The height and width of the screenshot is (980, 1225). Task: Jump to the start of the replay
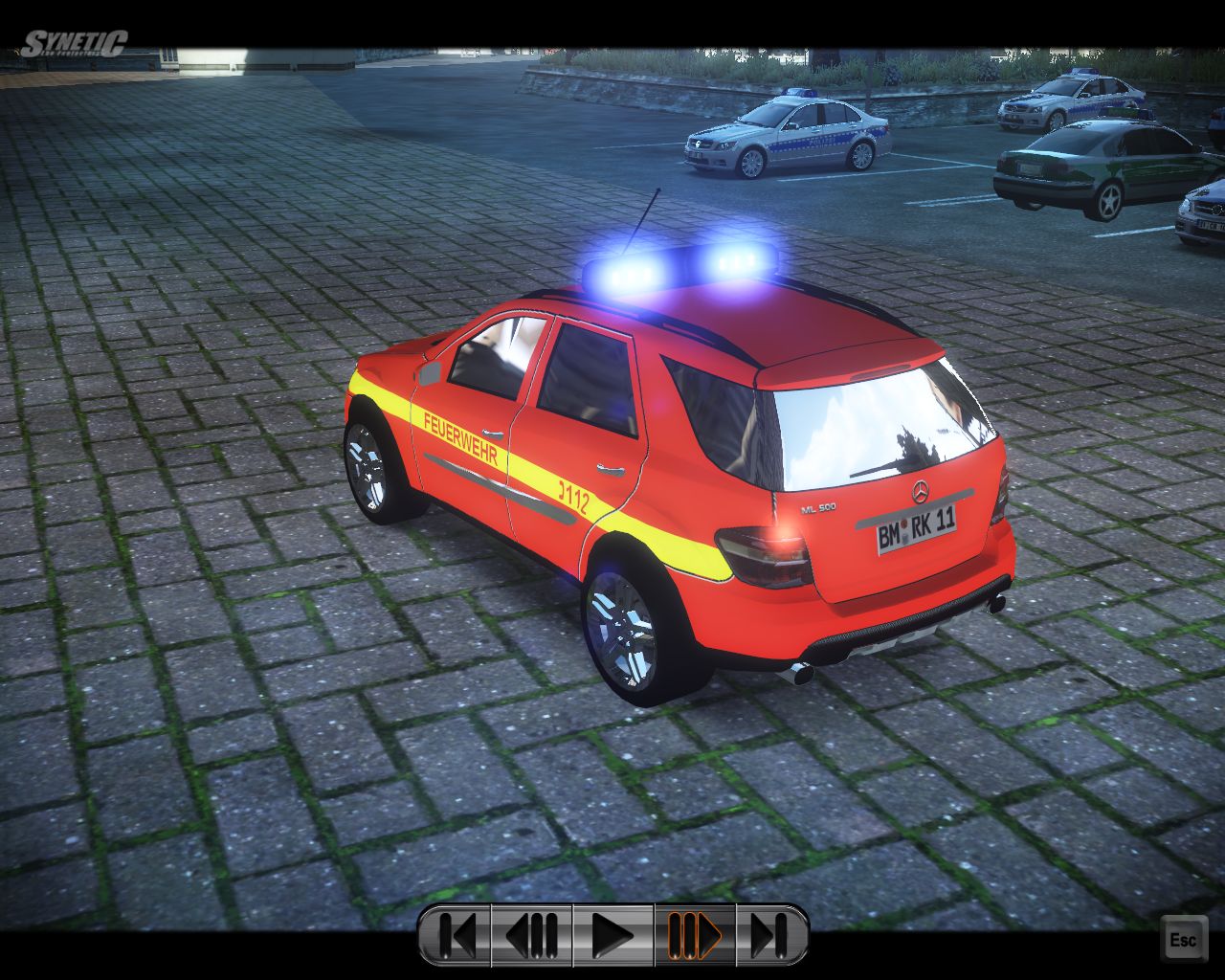point(457,935)
